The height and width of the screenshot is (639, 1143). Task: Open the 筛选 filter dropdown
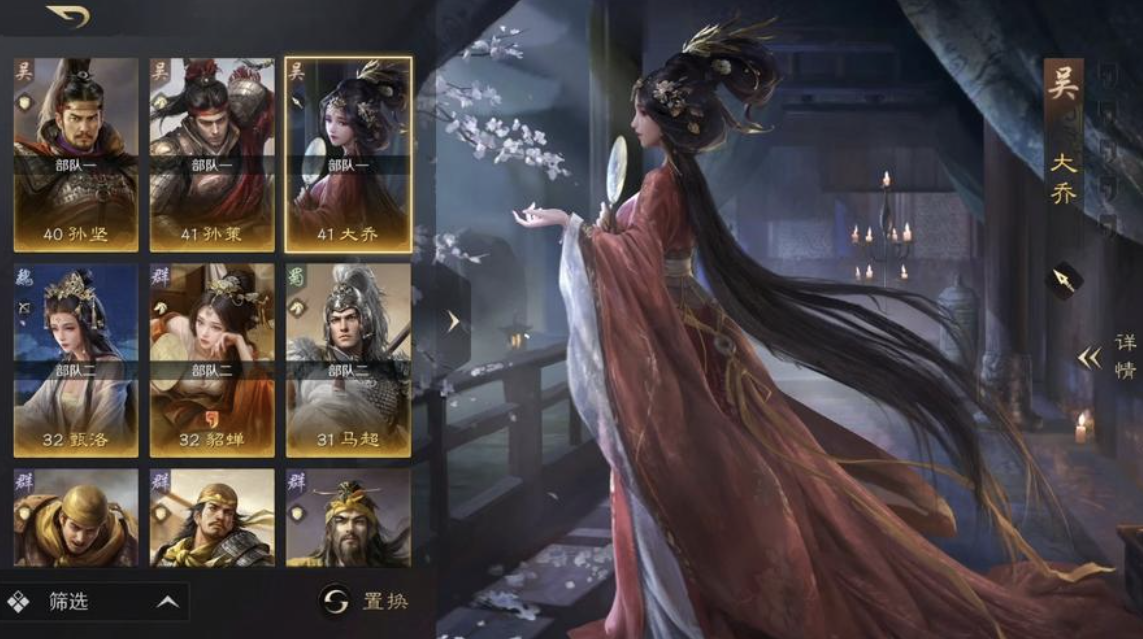point(95,602)
